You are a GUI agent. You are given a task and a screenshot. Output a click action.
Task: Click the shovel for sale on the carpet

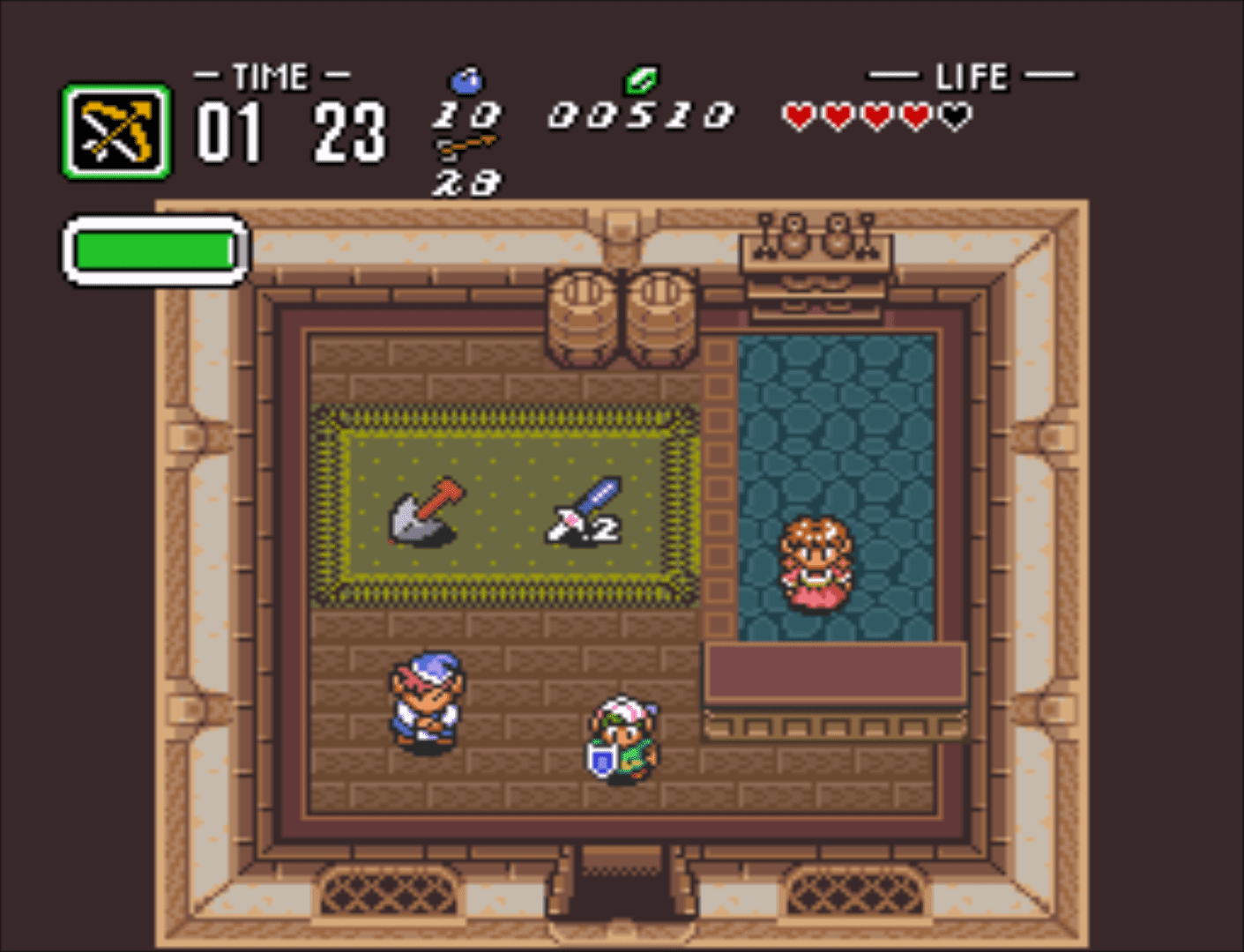tap(423, 511)
